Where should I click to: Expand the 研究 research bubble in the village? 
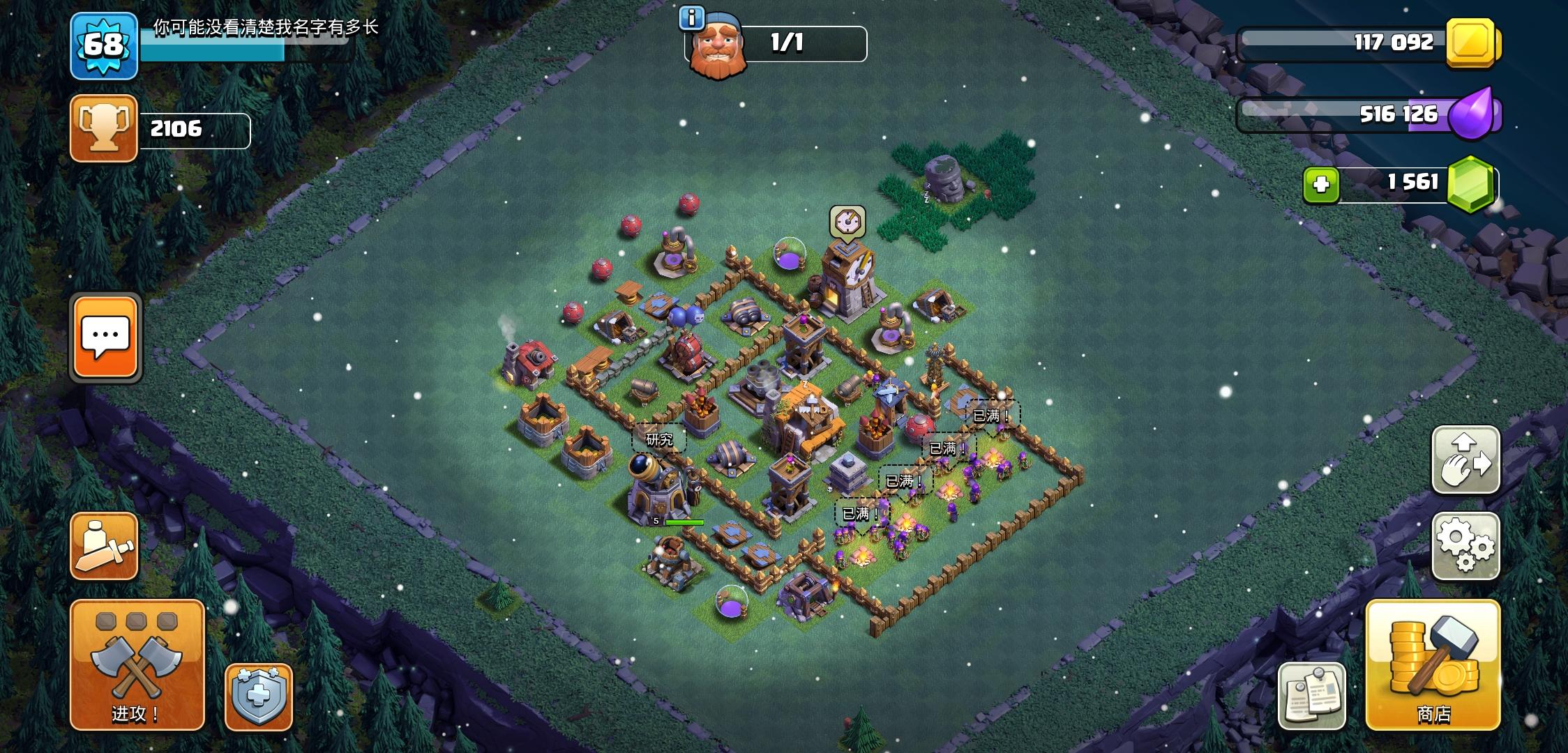tap(659, 440)
